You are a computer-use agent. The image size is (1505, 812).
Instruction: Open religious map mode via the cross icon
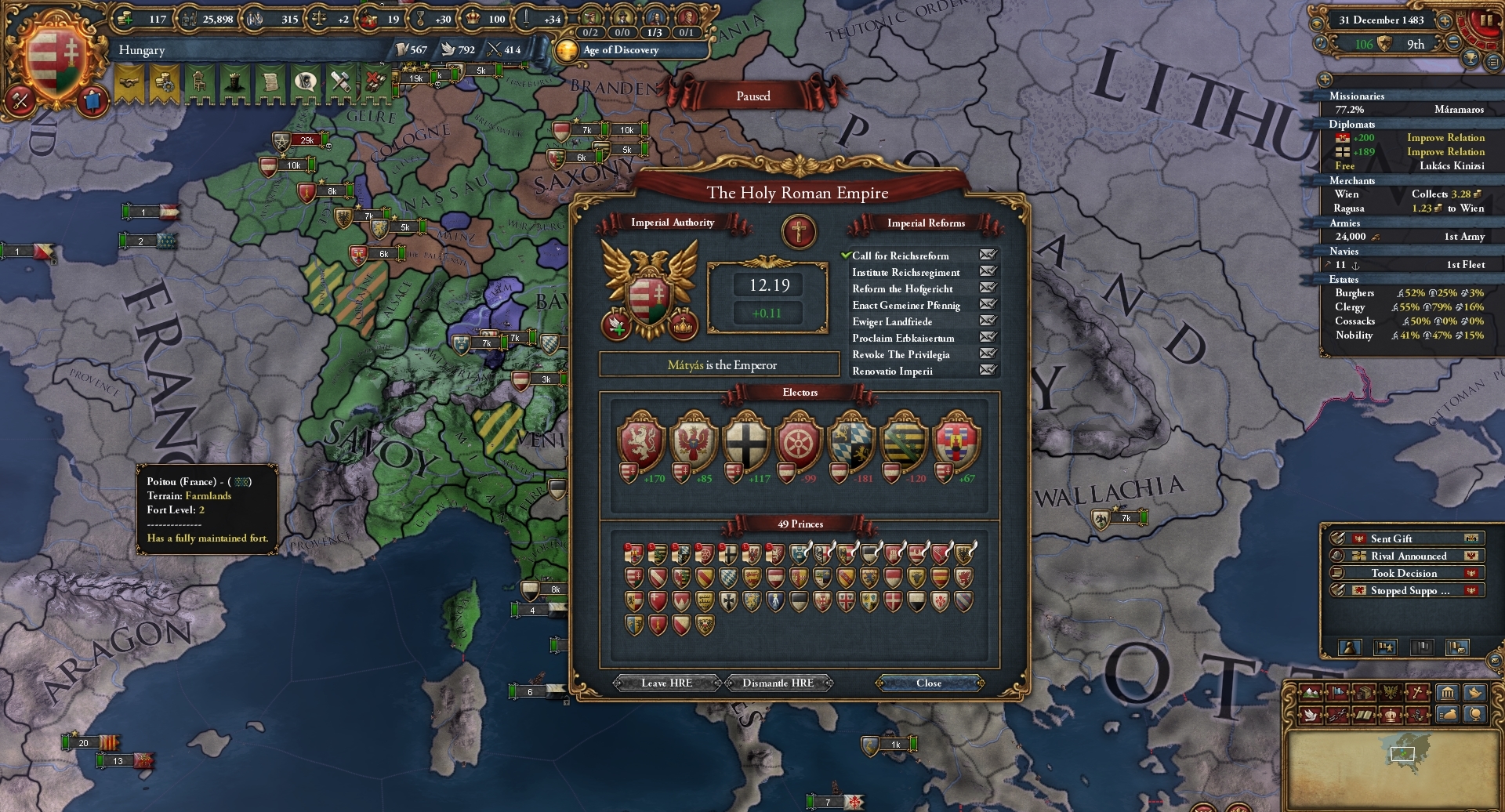click(1416, 693)
